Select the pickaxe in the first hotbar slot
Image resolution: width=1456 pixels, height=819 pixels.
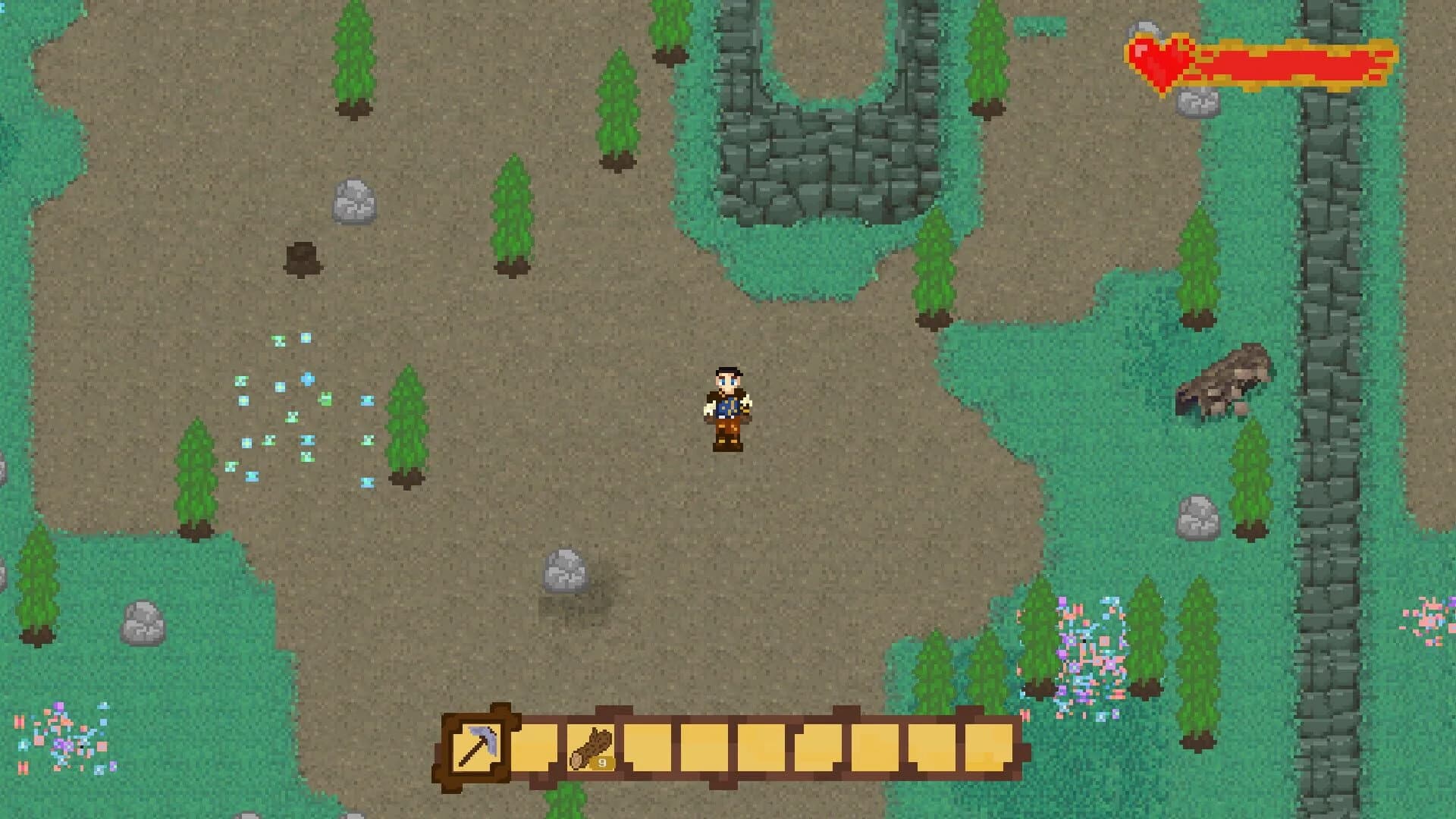(x=478, y=748)
